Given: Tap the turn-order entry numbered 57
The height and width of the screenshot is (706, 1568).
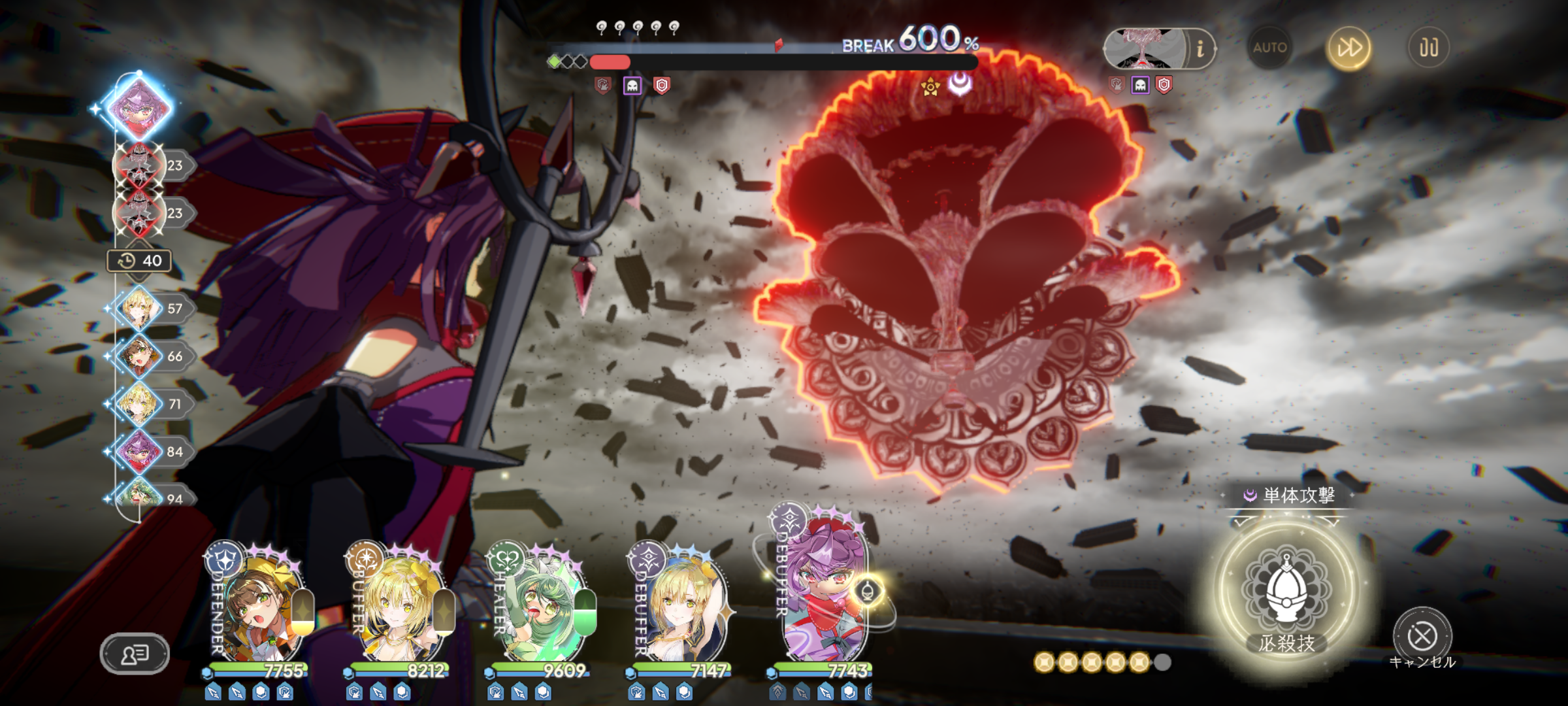Looking at the screenshot, I should 139,308.
